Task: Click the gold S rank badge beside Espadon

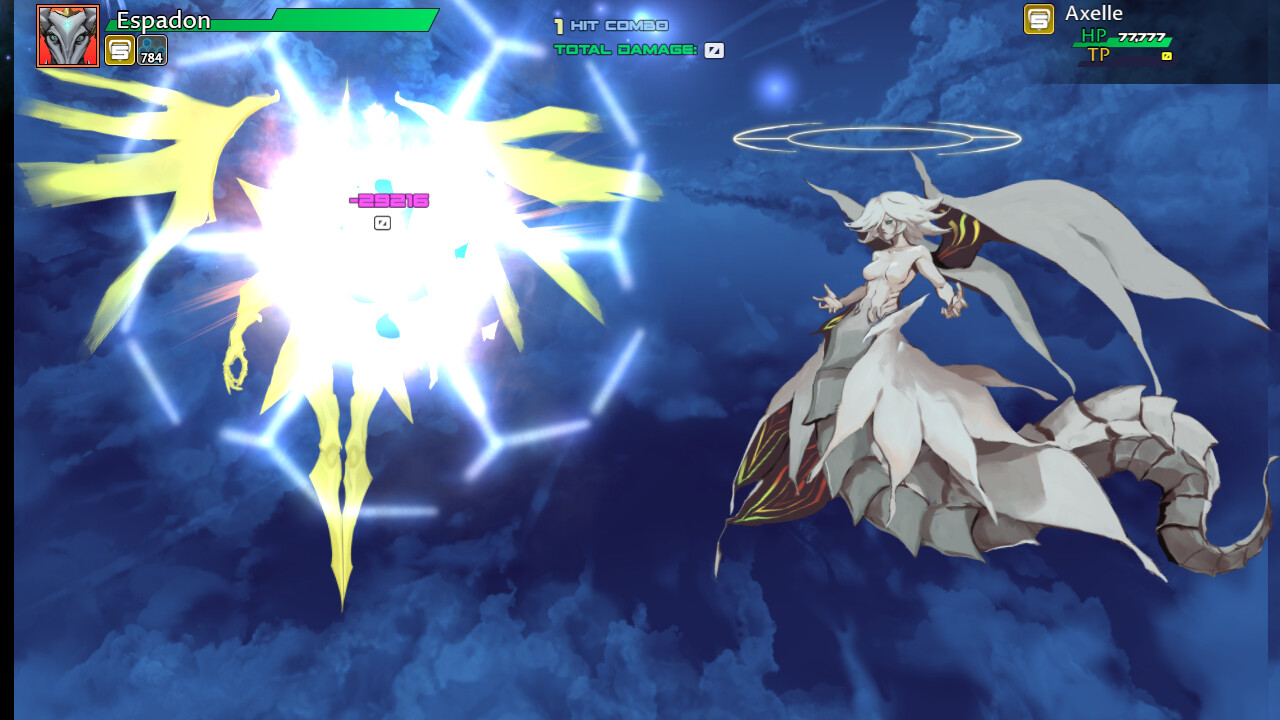Action: coord(120,50)
